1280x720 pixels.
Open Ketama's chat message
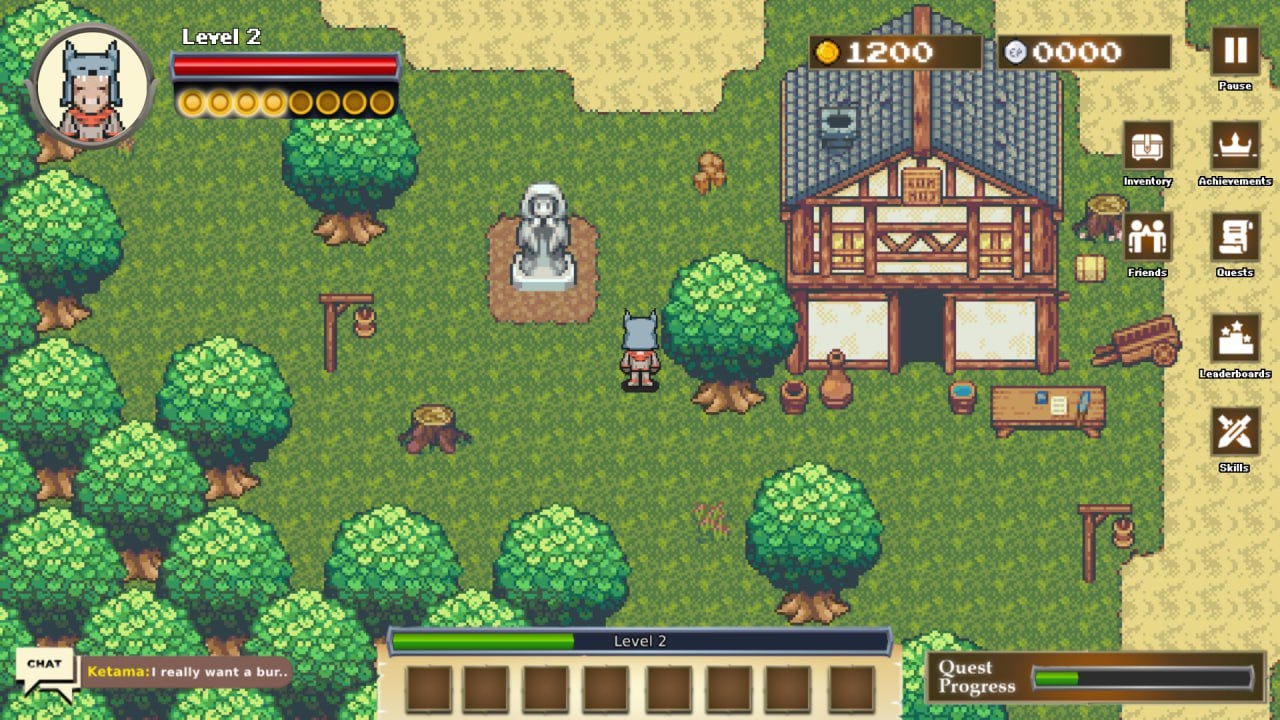(188, 672)
